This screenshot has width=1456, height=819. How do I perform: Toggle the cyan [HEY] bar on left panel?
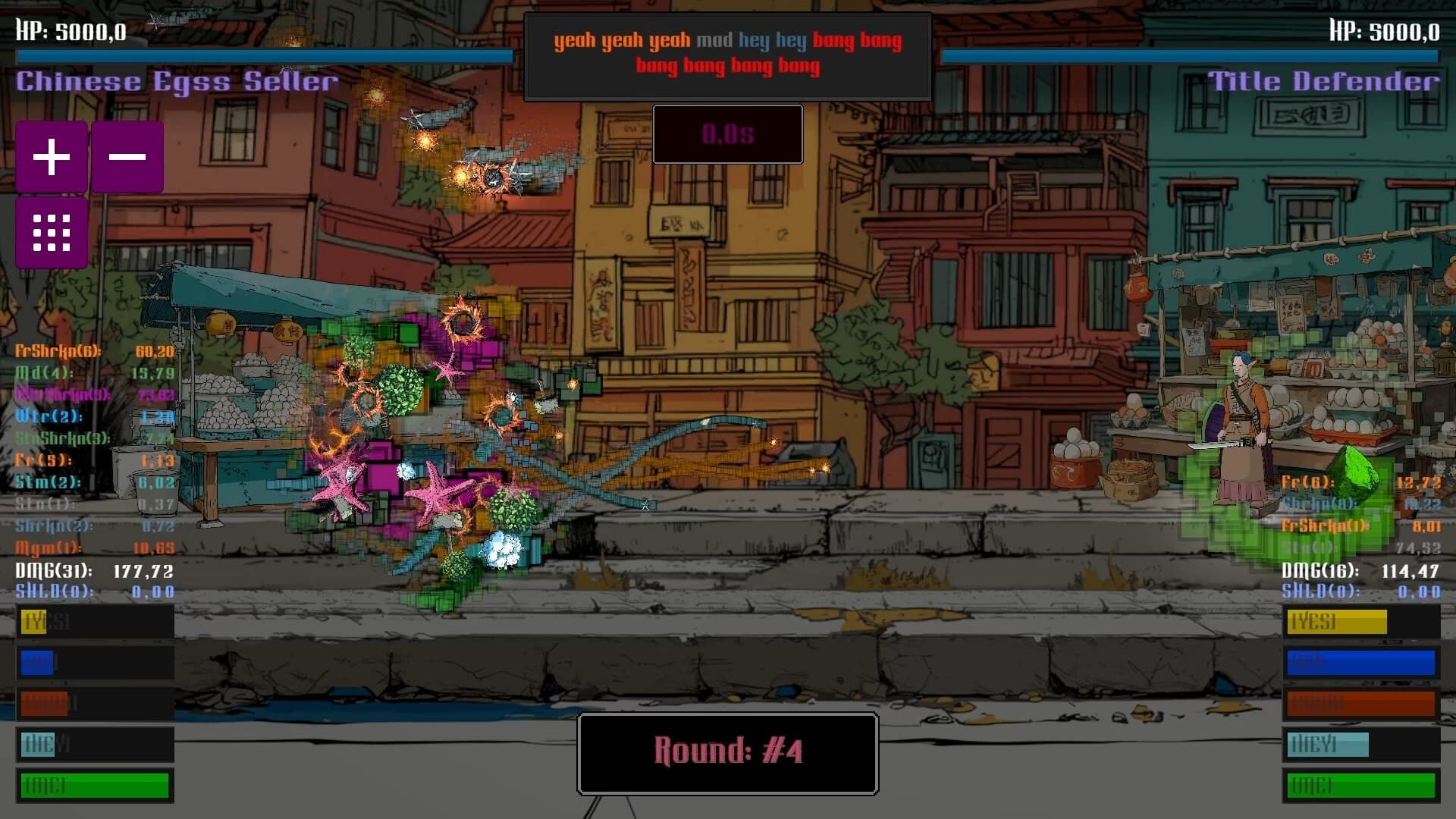tap(95, 745)
